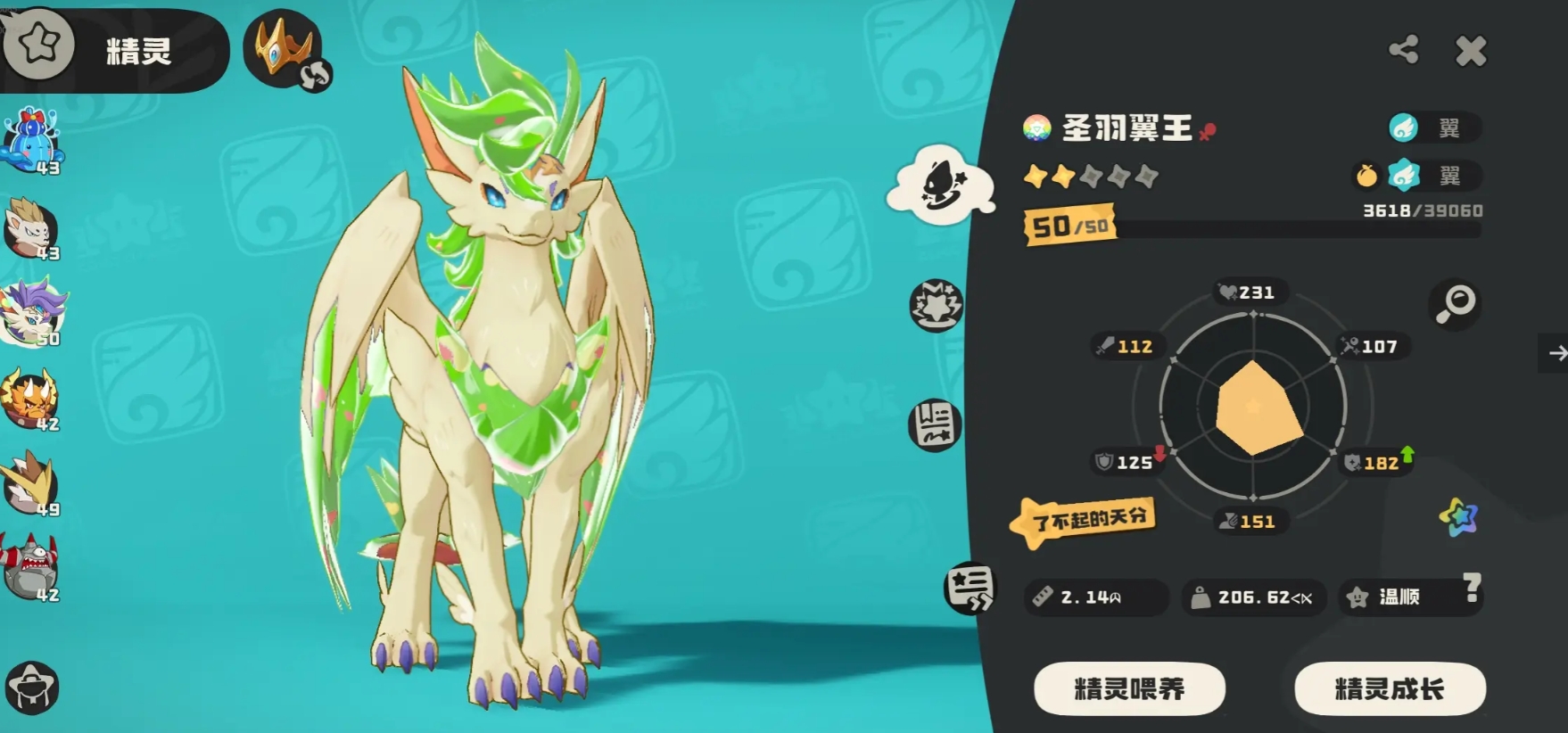Open 精灵喂养 feeding menu
This screenshot has width=1568, height=733.
[1129, 688]
